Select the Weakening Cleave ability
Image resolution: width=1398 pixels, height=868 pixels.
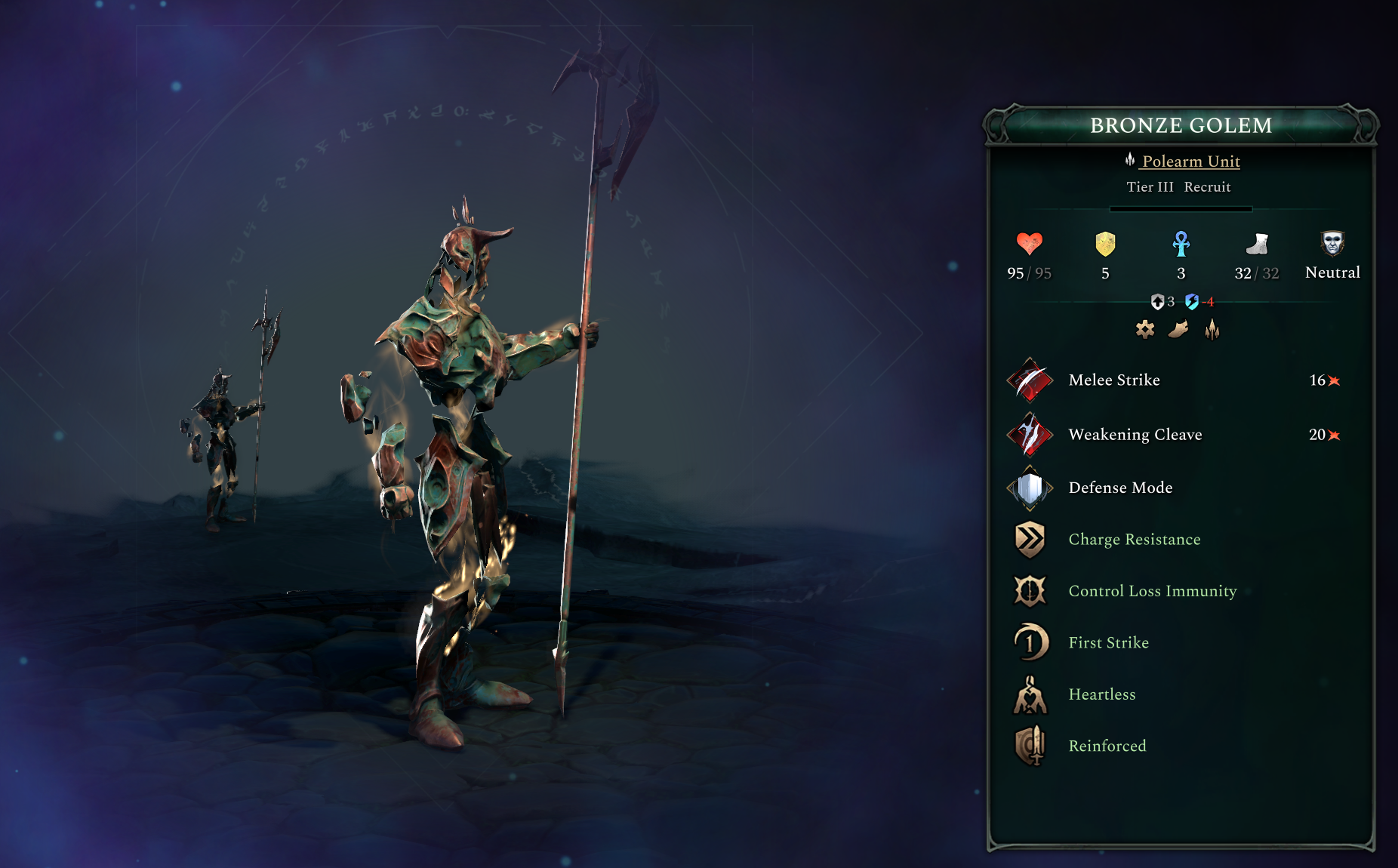[x=1135, y=435]
